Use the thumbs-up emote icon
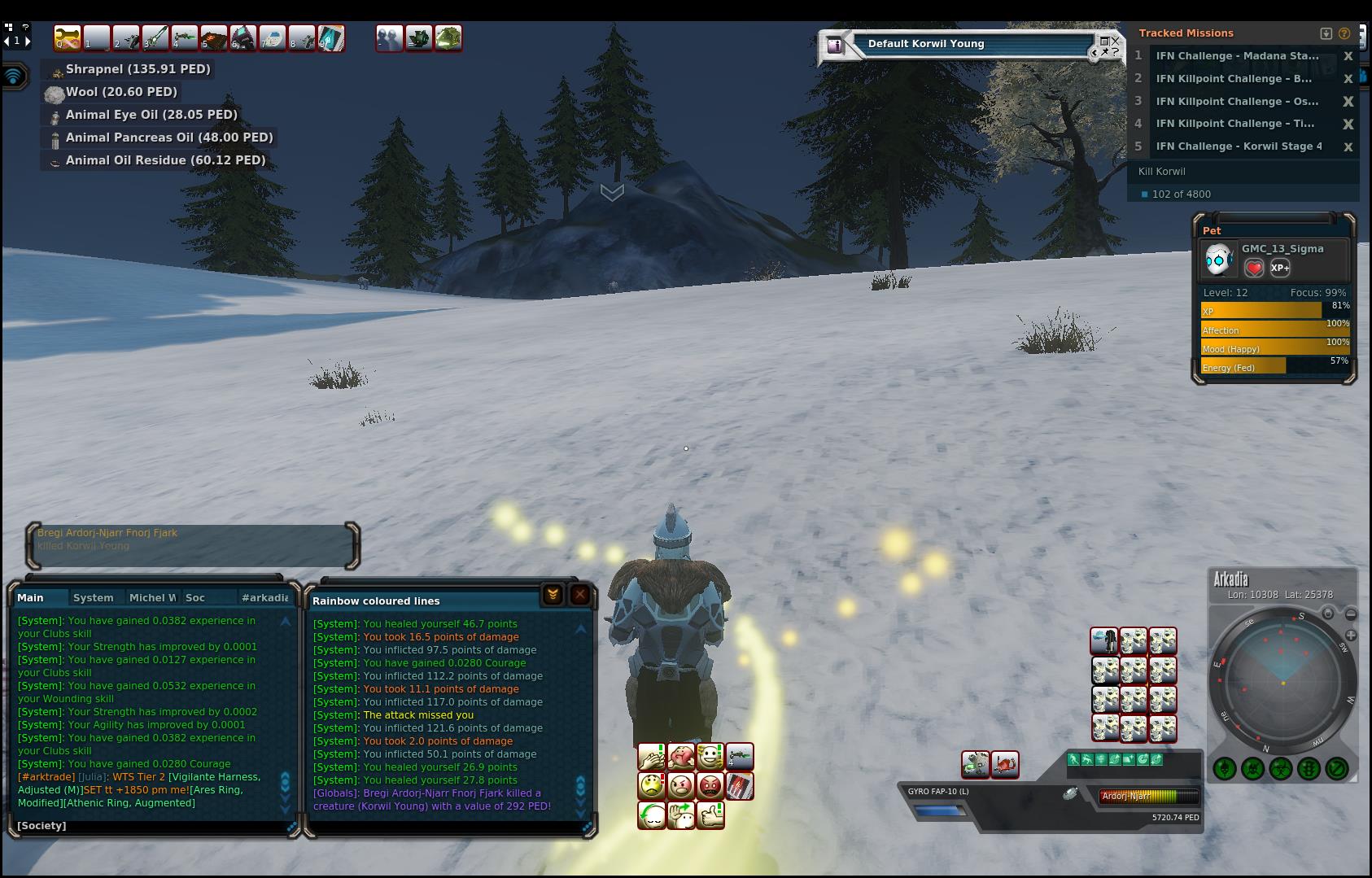 pyautogui.click(x=710, y=815)
